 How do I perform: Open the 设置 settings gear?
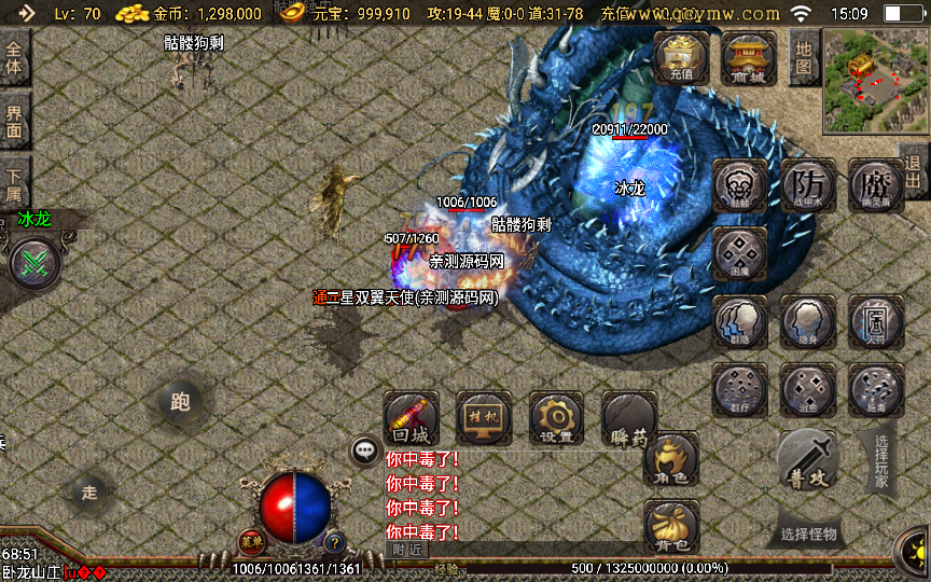point(556,418)
